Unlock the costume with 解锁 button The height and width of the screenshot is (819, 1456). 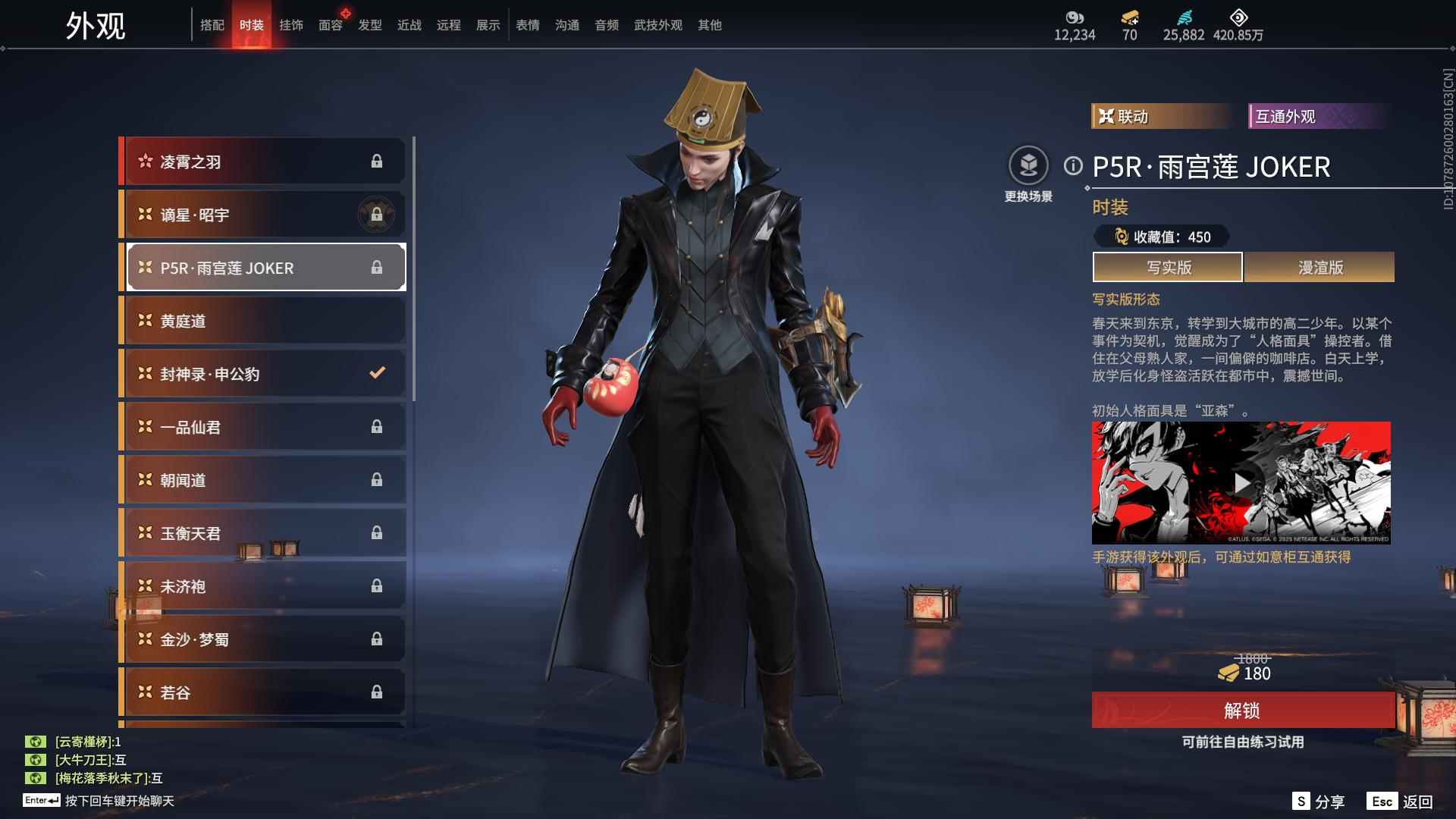click(x=1242, y=711)
